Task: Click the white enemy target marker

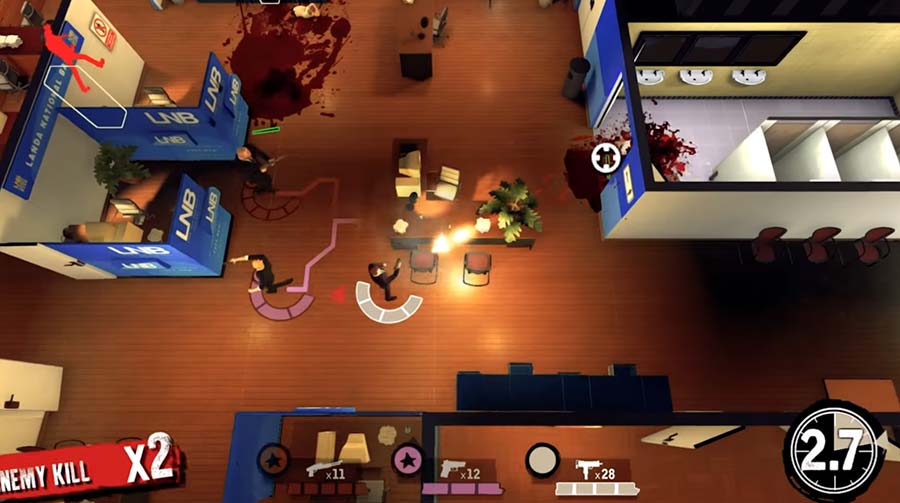Action: click(x=606, y=156)
